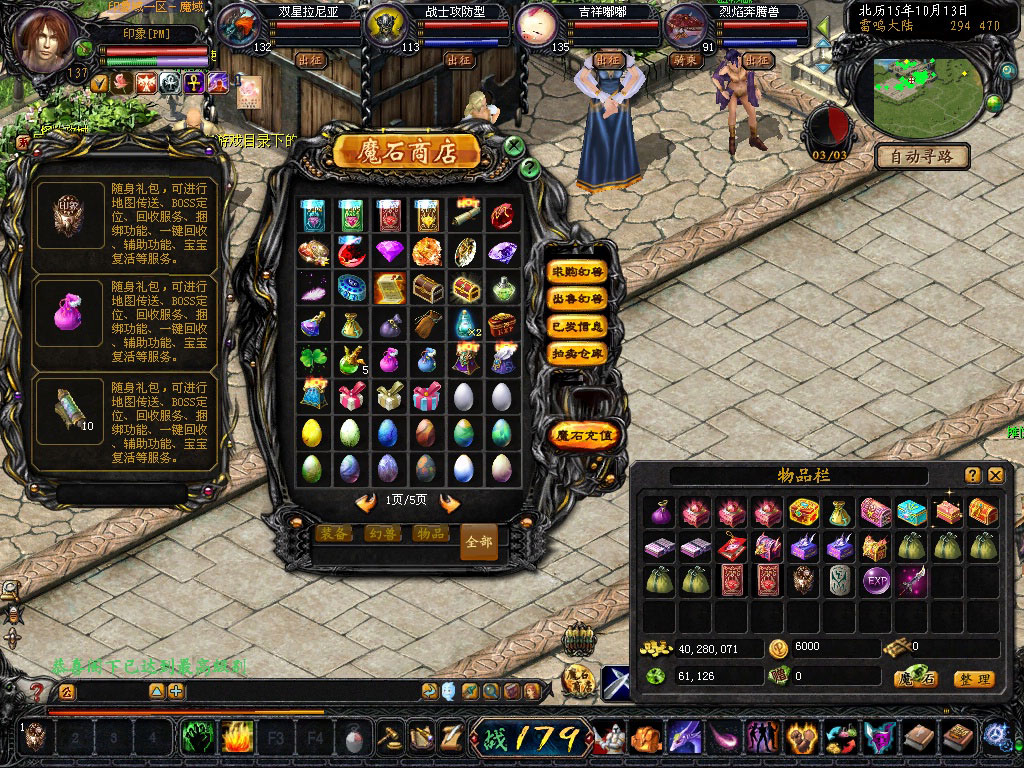Switch to the 装备 shop tab

coord(334,534)
